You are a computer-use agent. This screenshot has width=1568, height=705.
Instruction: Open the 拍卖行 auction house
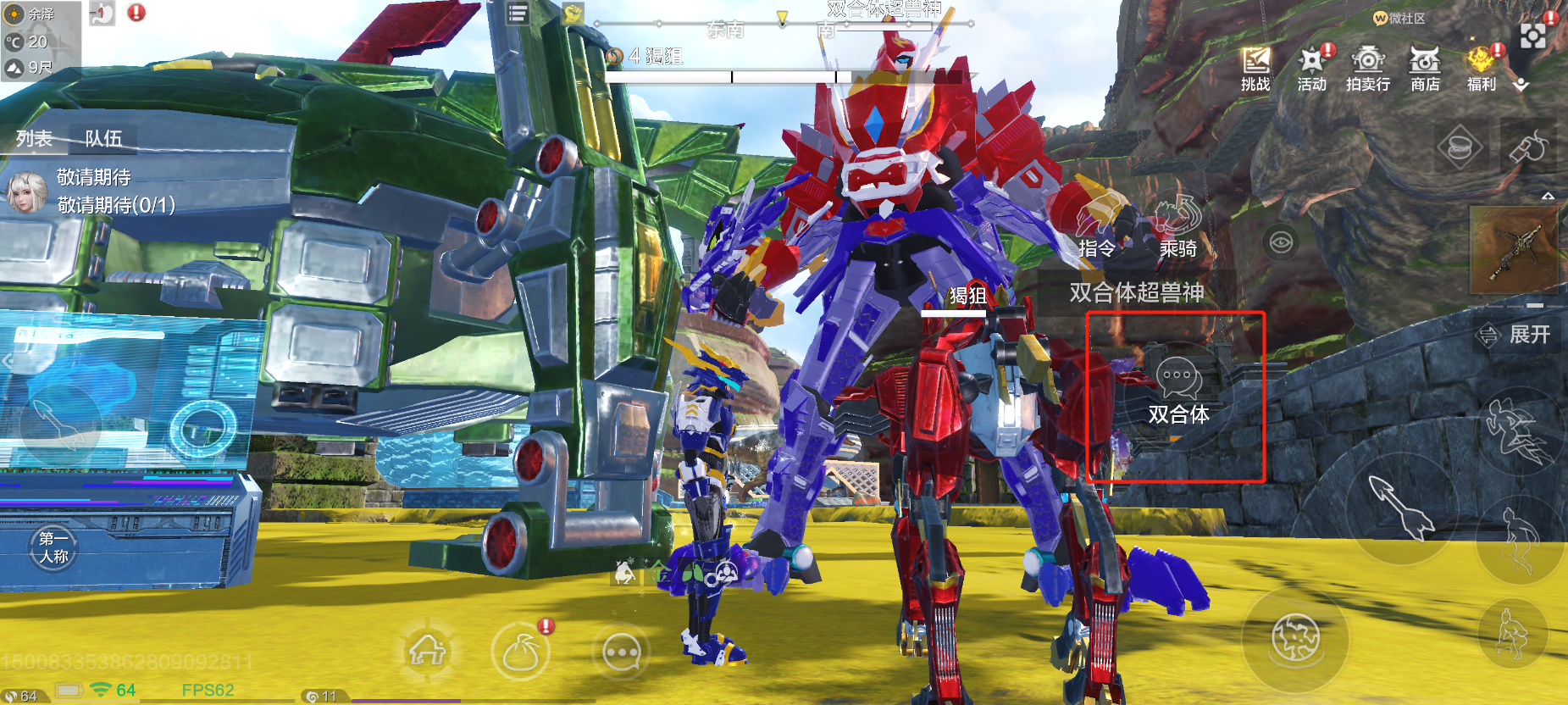point(1368,68)
